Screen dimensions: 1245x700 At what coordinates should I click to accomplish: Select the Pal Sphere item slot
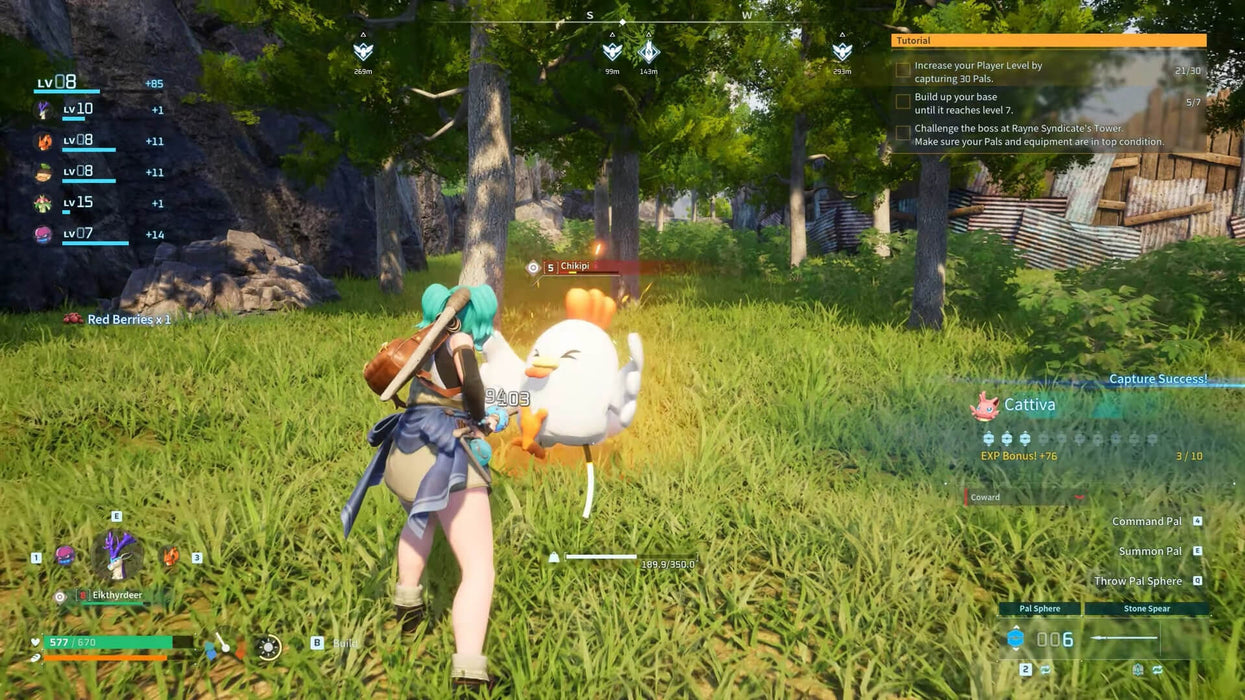(1039, 608)
